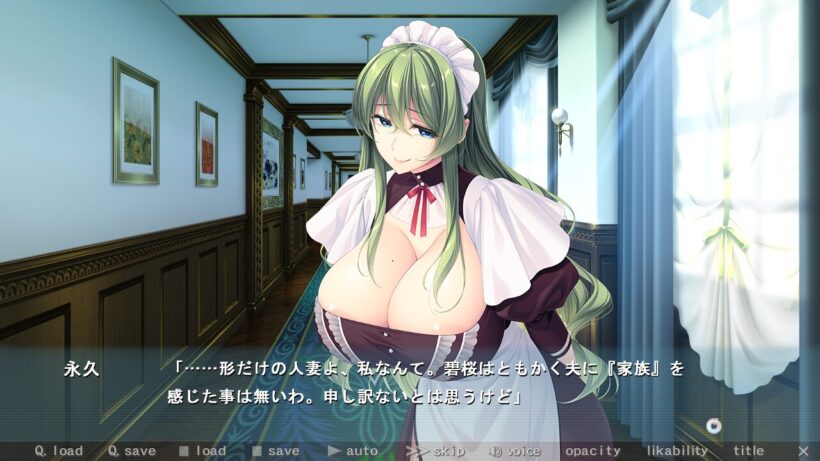Toggle auto text advance mode
This screenshot has width=820, height=461.
point(353,451)
